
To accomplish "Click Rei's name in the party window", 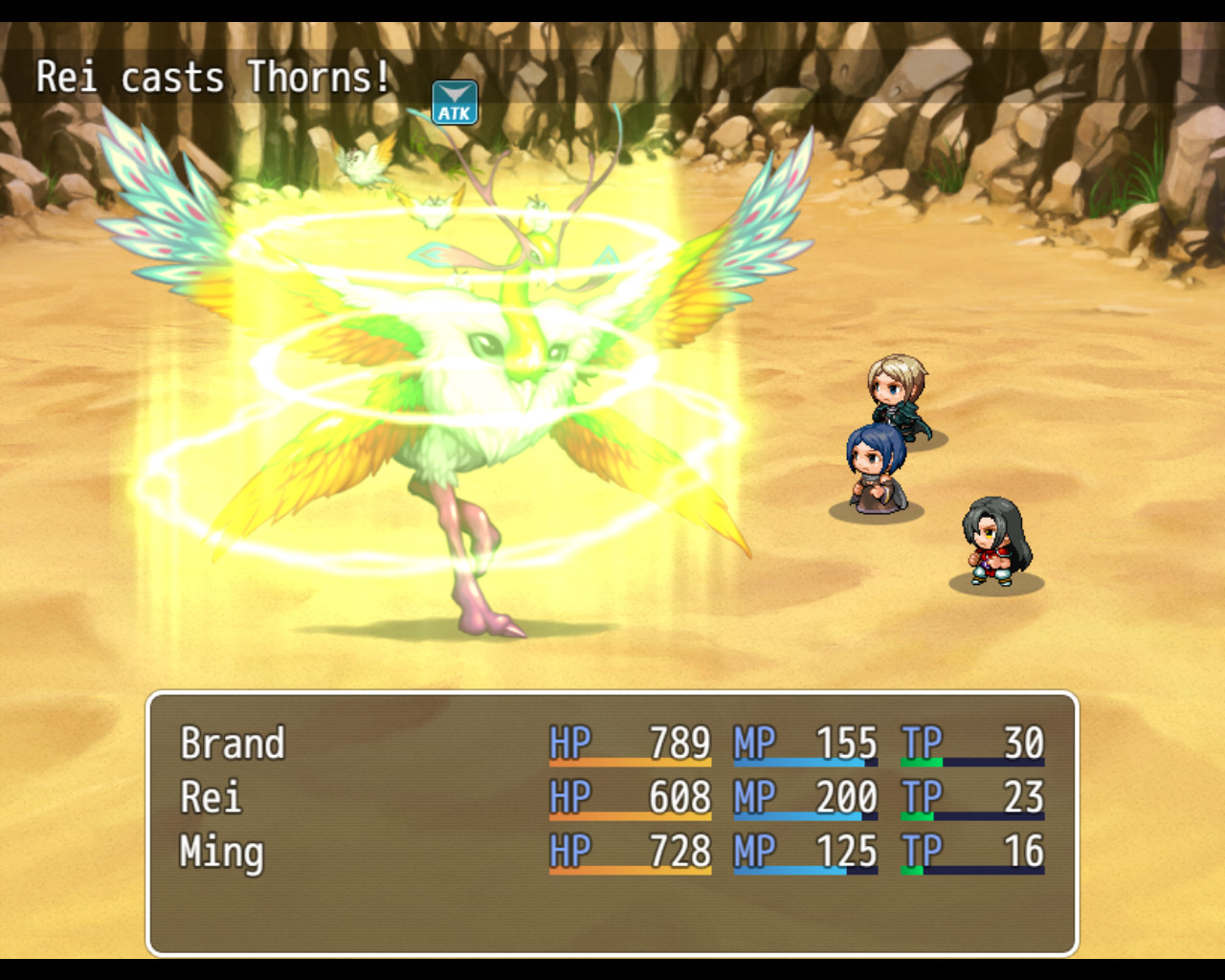I will [x=212, y=797].
